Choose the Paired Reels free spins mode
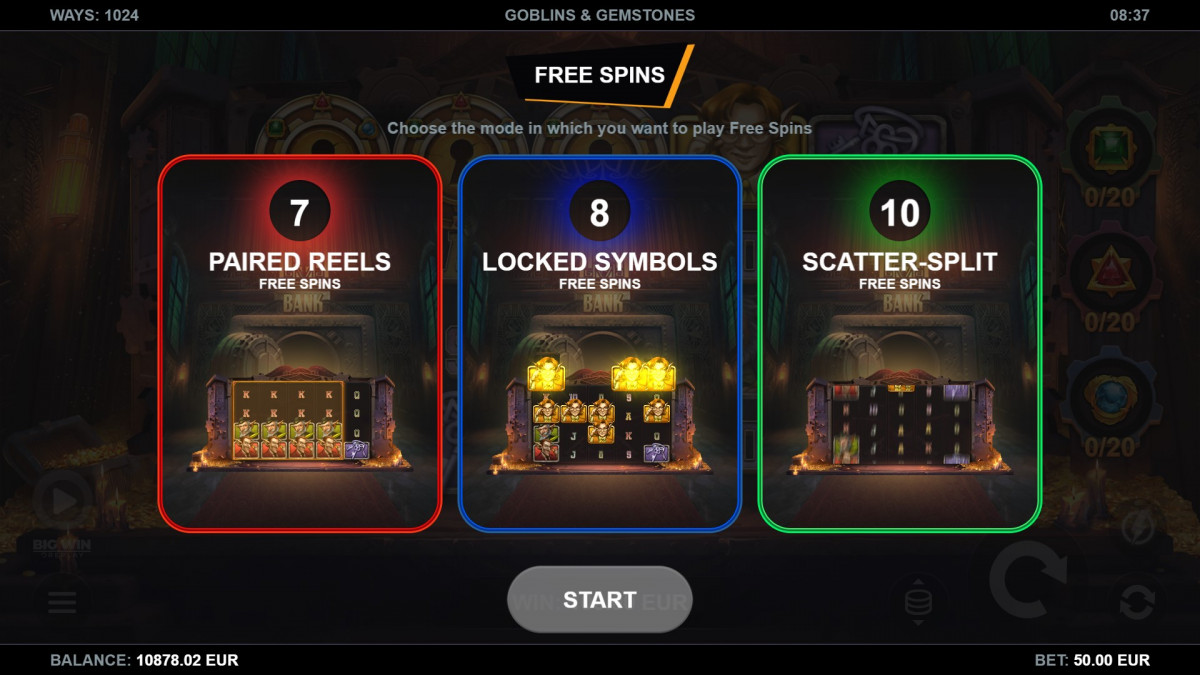The width and height of the screenshot is (1200, 675). click(x=300, y=342)
